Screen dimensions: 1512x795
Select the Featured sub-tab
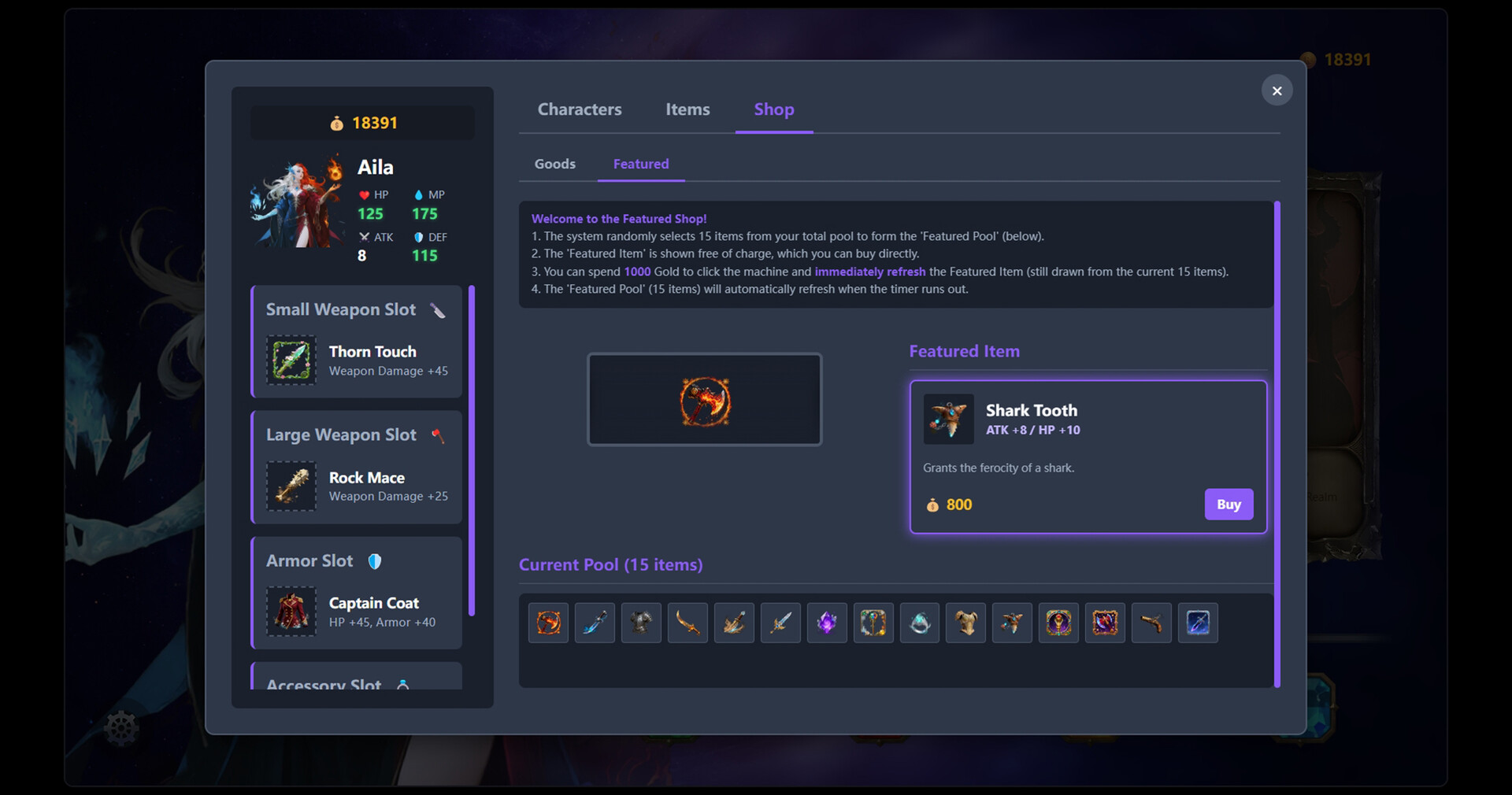(x=641, y=164)
